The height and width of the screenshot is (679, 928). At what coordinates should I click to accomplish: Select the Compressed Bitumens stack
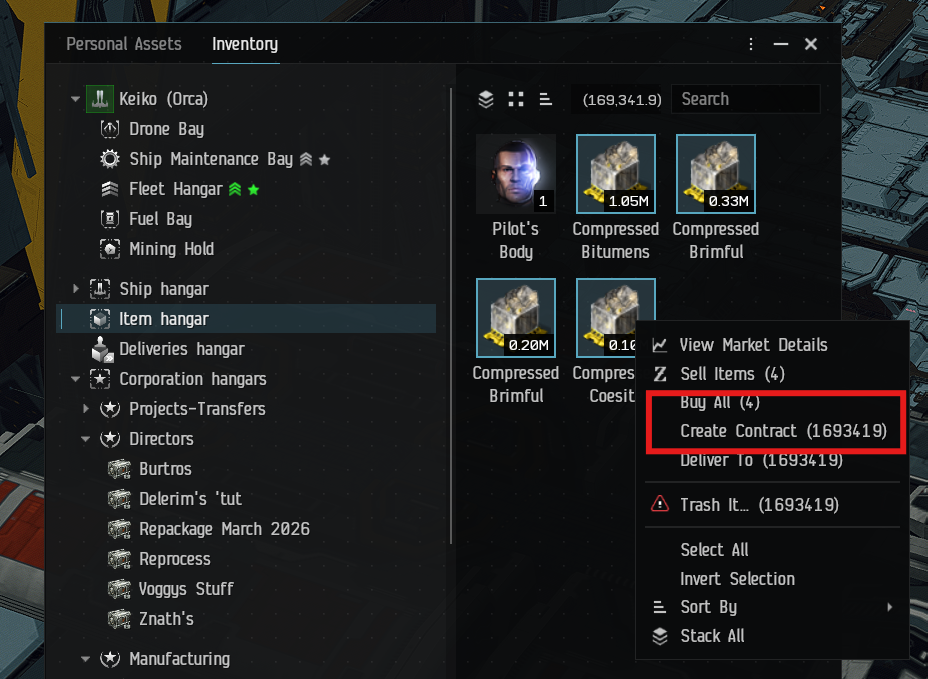click(615, 175)
